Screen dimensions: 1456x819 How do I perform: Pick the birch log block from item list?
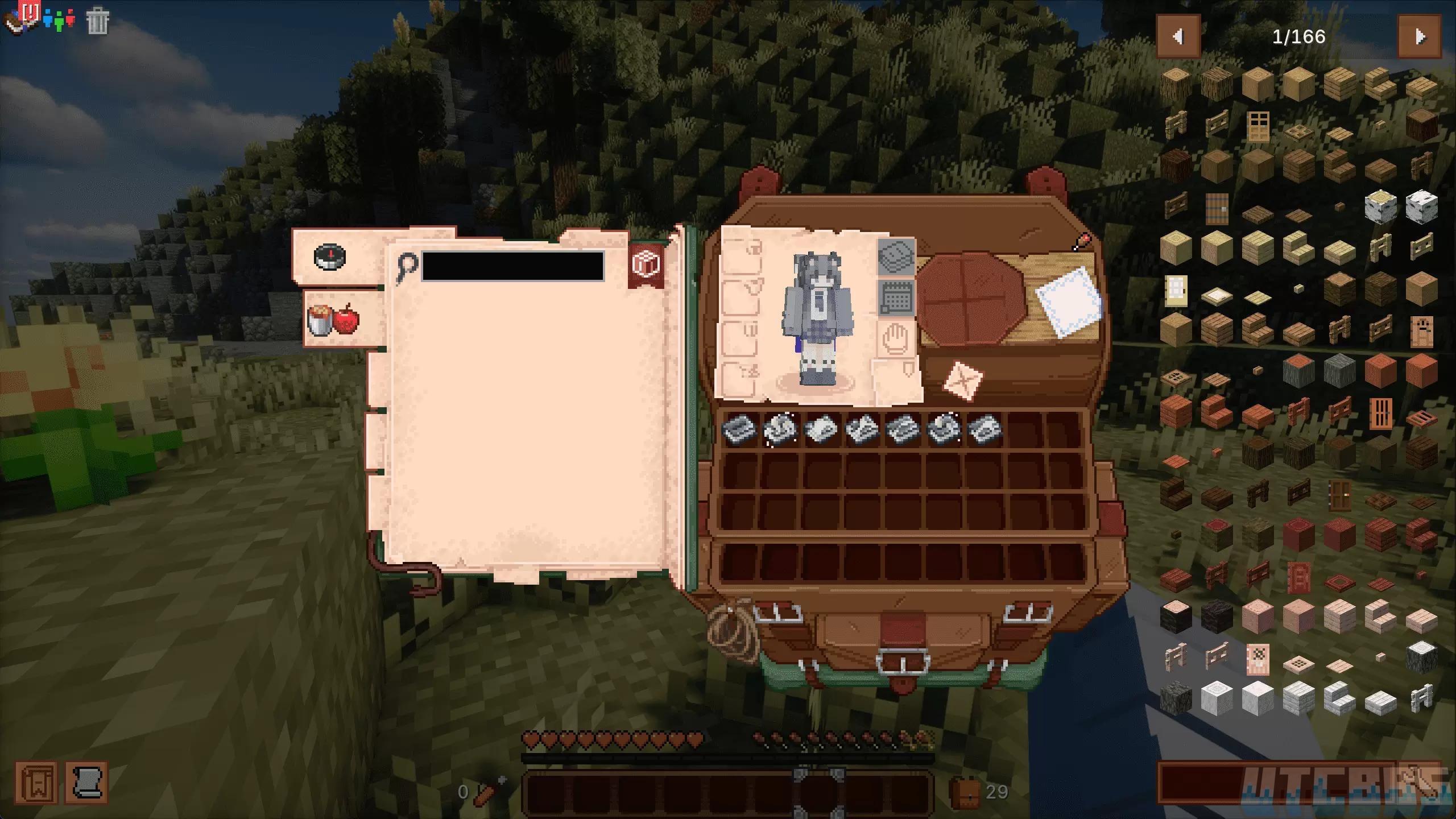[1380, 206]
